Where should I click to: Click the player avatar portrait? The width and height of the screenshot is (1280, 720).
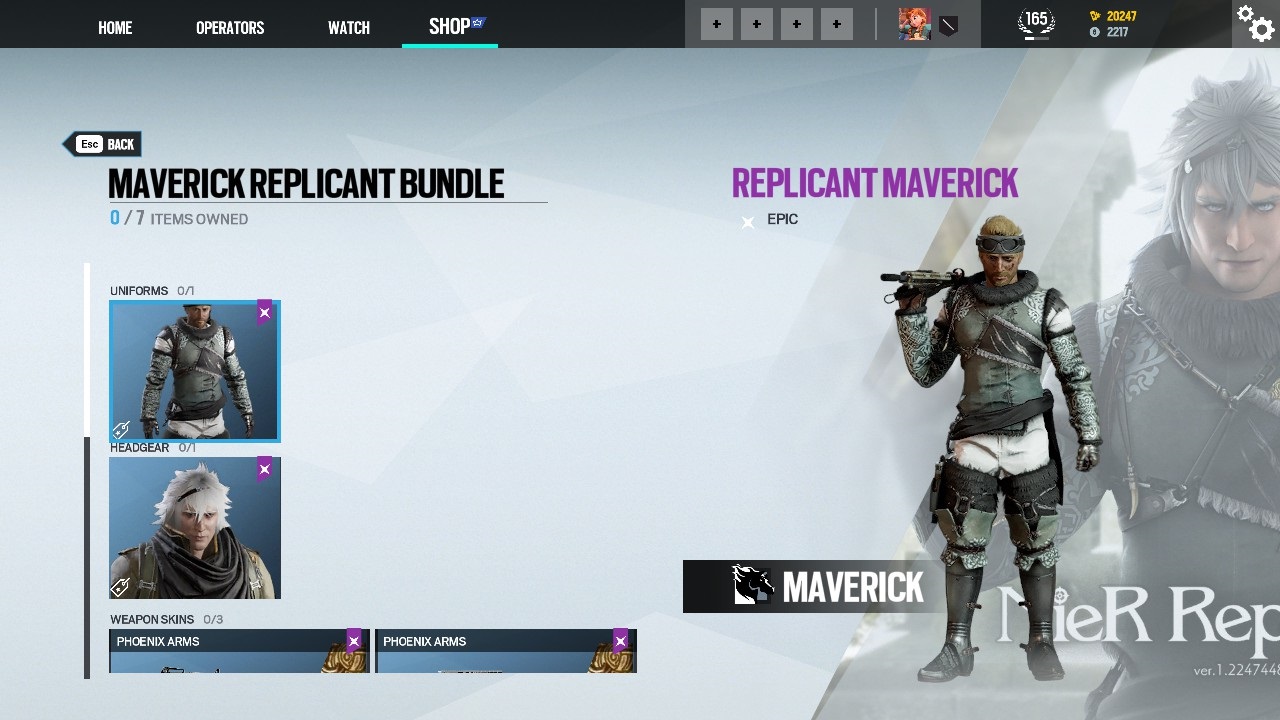[913, 23]
